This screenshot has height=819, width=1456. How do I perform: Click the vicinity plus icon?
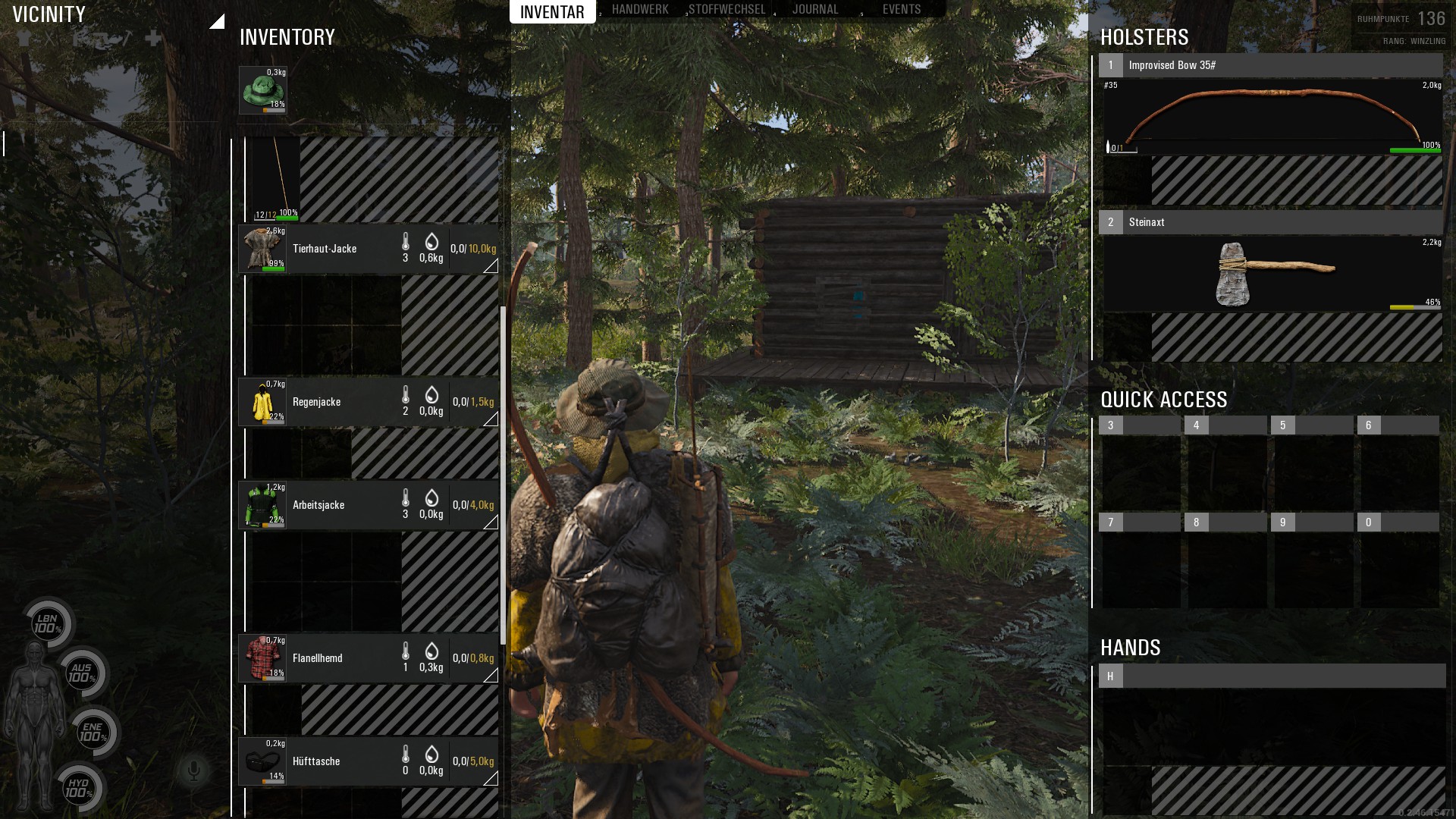pyautogui.click(x=153, y=38)
